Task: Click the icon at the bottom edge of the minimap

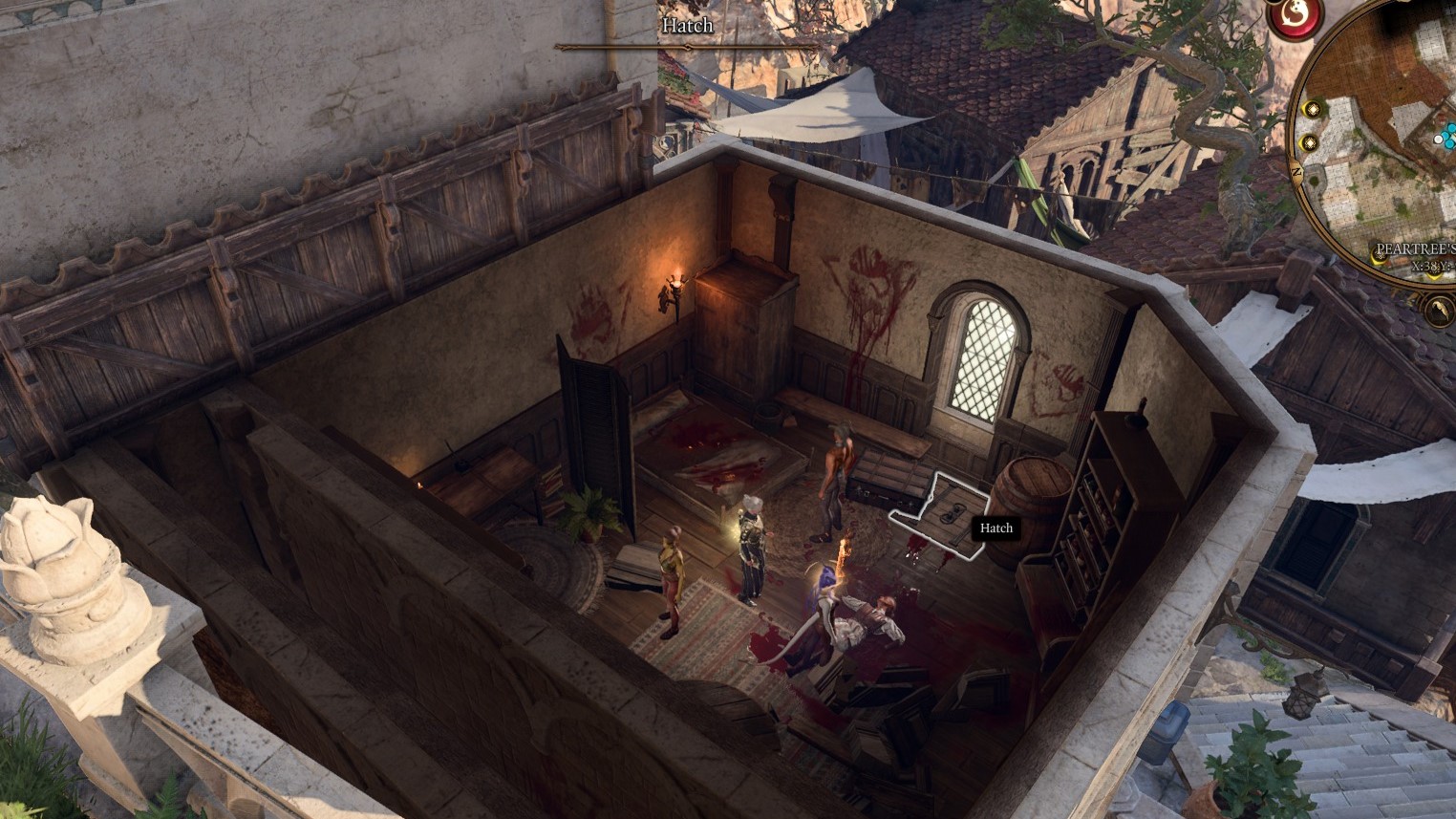Action: click(x=1439, y=308)
